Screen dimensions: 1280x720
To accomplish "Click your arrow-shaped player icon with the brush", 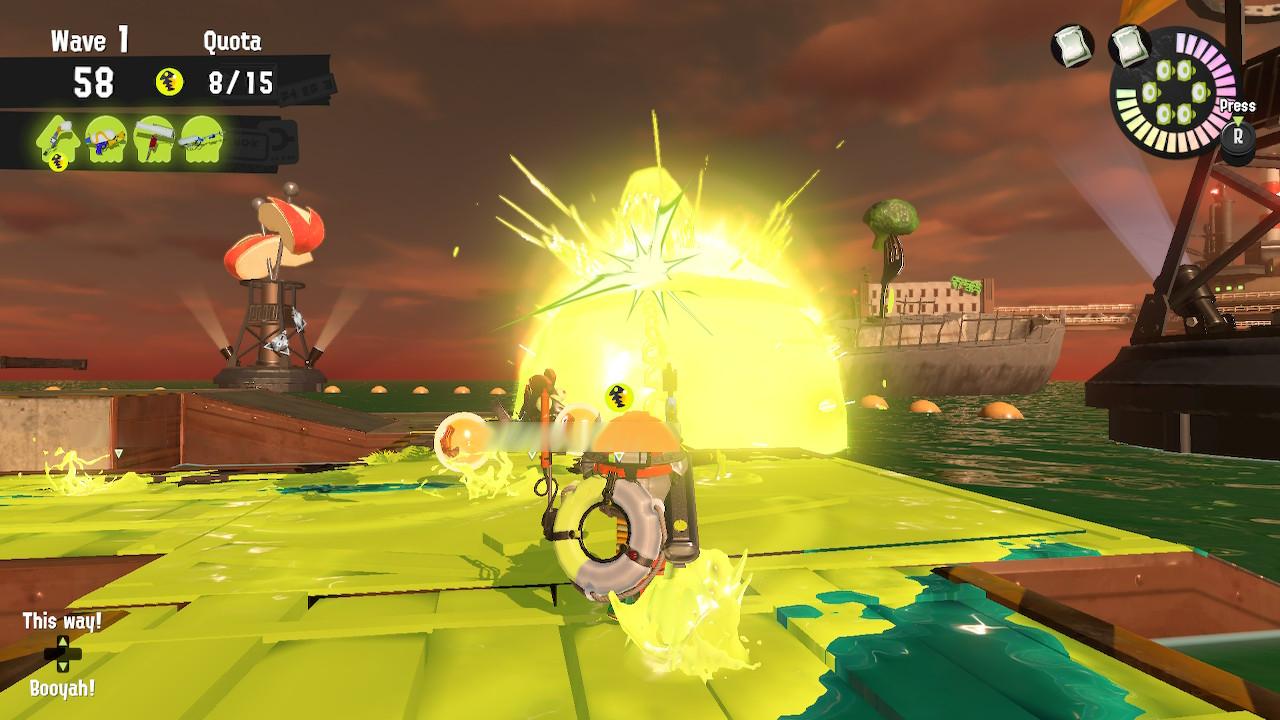I will (58, 140).
